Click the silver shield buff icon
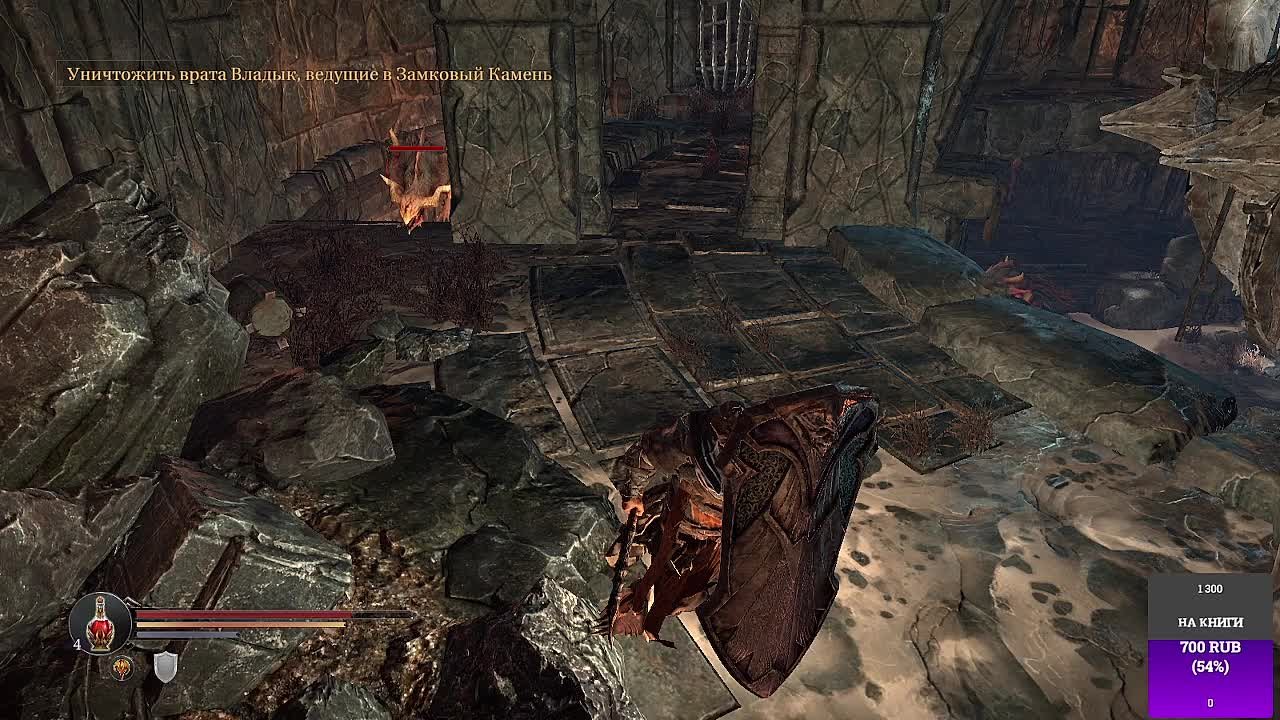 (165, 667)
